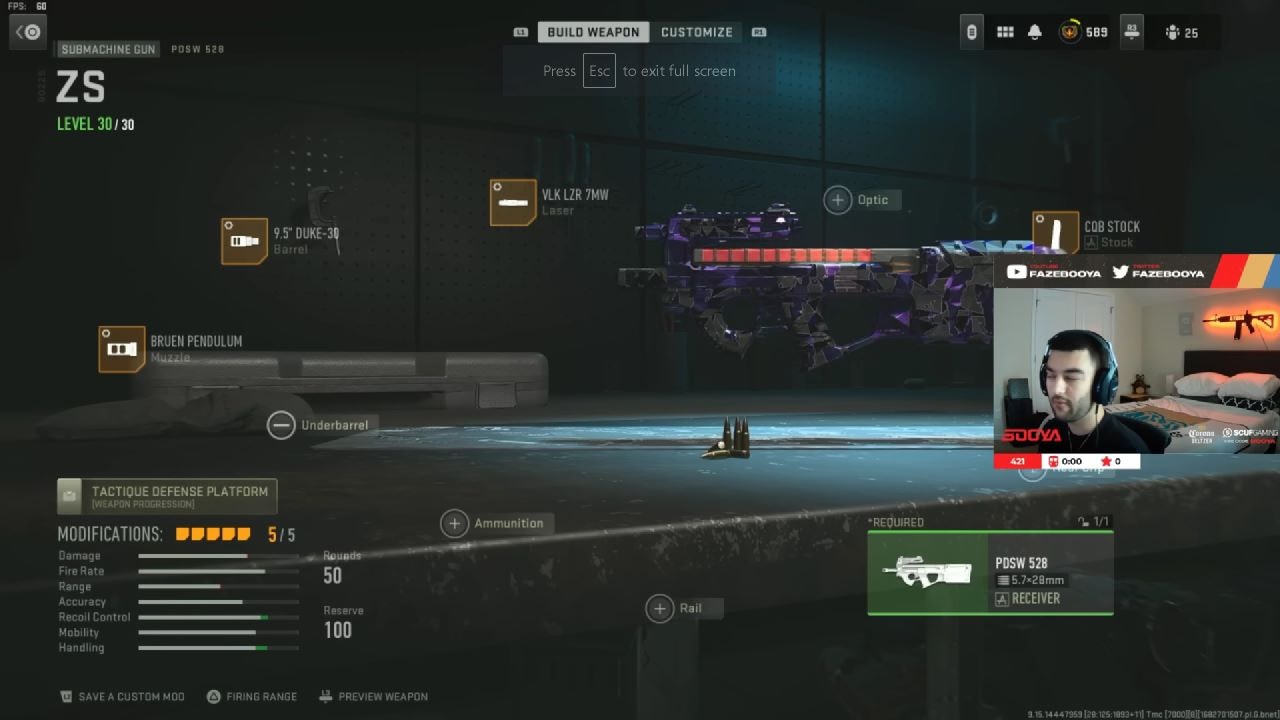The height and width of the screenshot is (720, 1280).
Task: Switch to the Build Weapon tab
Action: click(593, 31)
